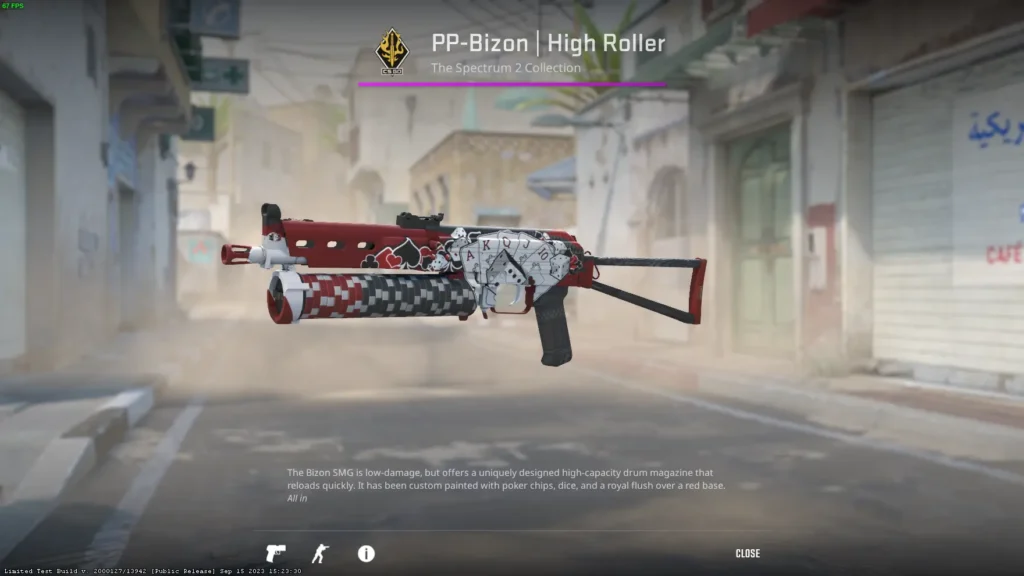Toggle the item info description icon
This screenshot has width=1024, height=576.
pyautogui.click(x=366, y=553)
